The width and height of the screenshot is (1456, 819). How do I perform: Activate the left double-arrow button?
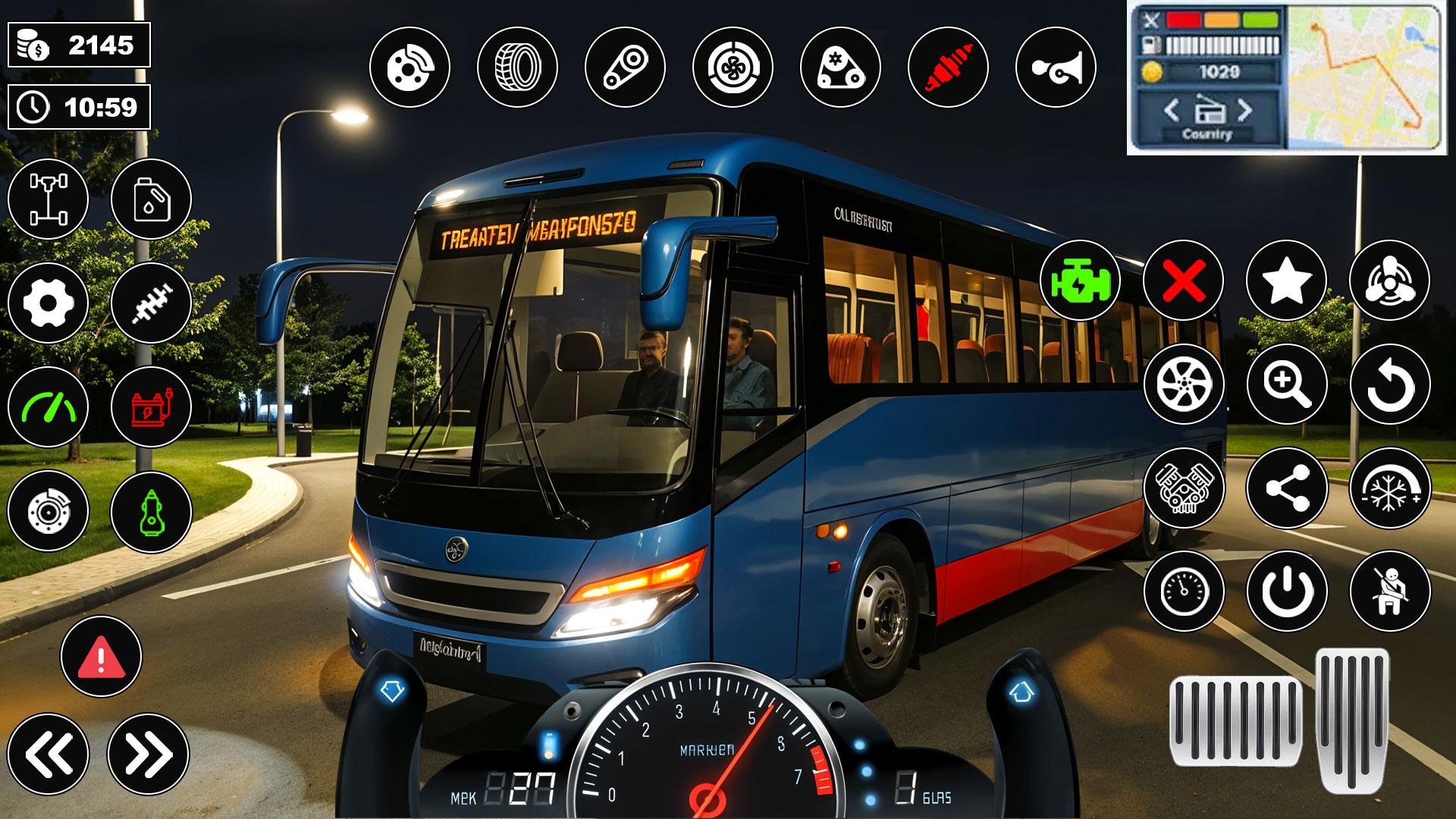pyautogui.click(x=48, y=754)
